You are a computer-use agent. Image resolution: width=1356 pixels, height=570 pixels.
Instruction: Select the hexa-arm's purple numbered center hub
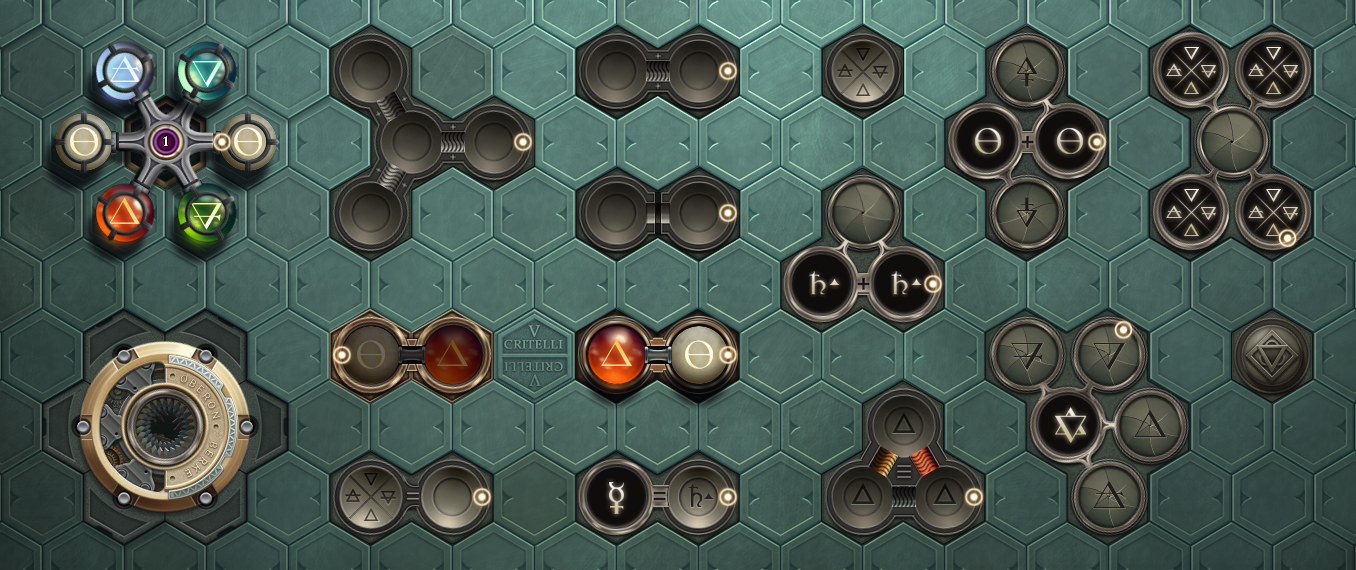[x=165, y=142]
